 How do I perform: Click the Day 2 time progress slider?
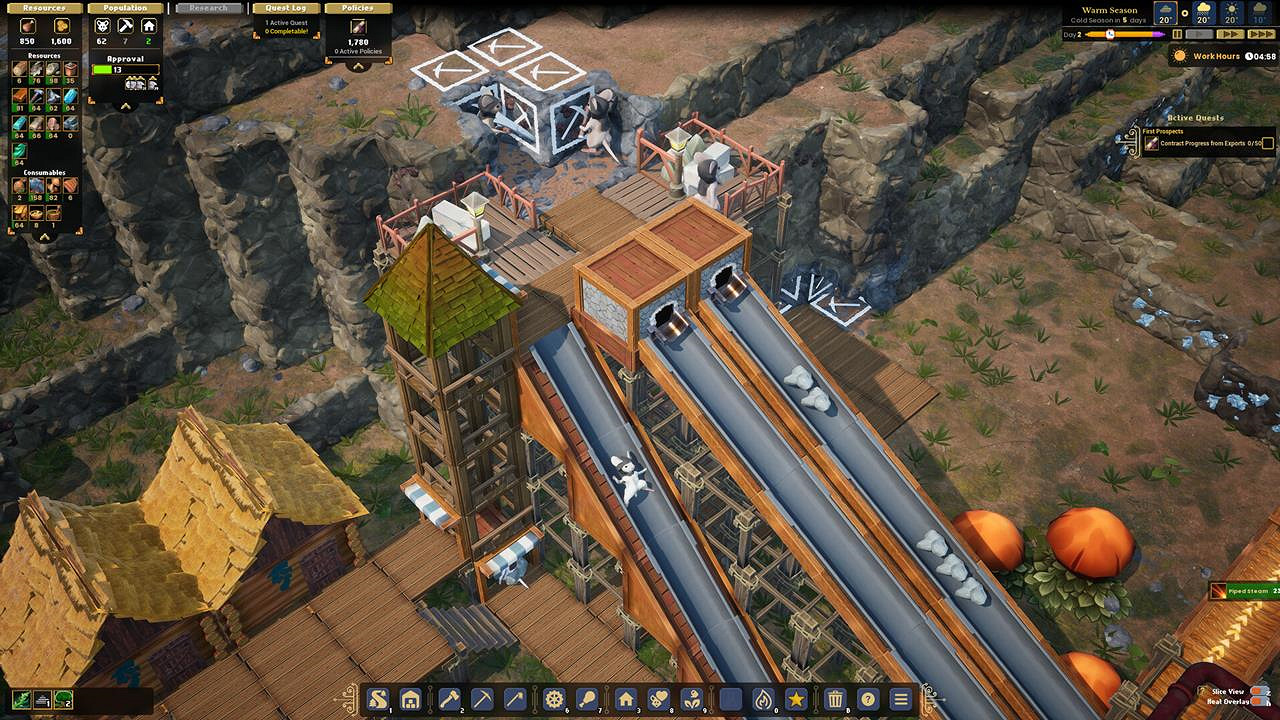click(x=1110, y=32)
